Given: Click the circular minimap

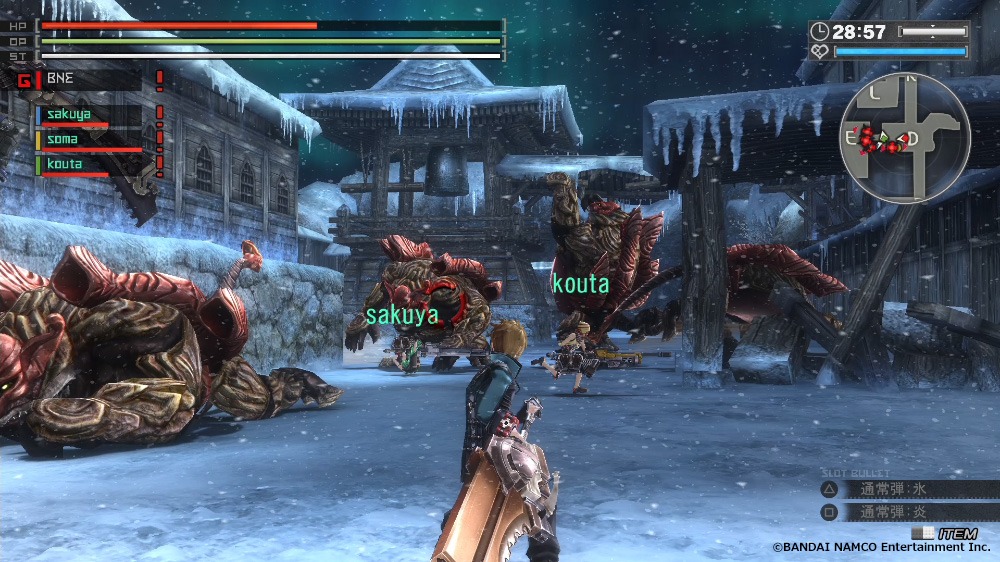Looking at the screenshot, I should click(x=905, y=138).
